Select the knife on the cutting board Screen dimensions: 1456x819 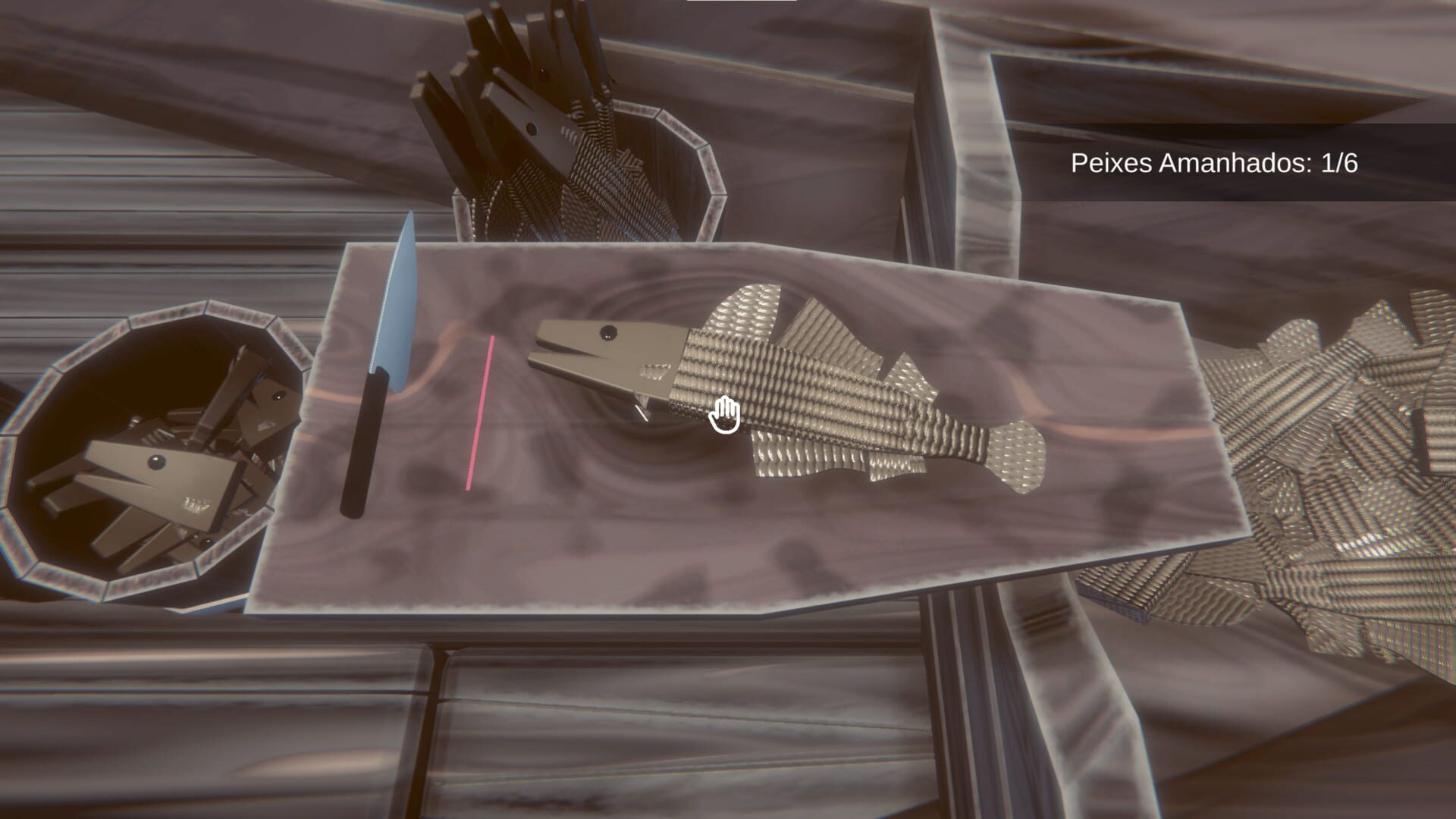tap(387, 356)
